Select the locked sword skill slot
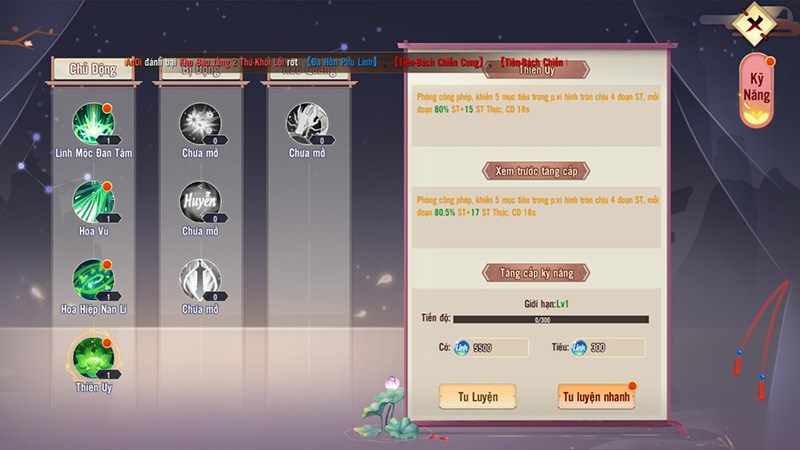The height and width of the screenshot is (450, 800). click(x=199, y=279)
